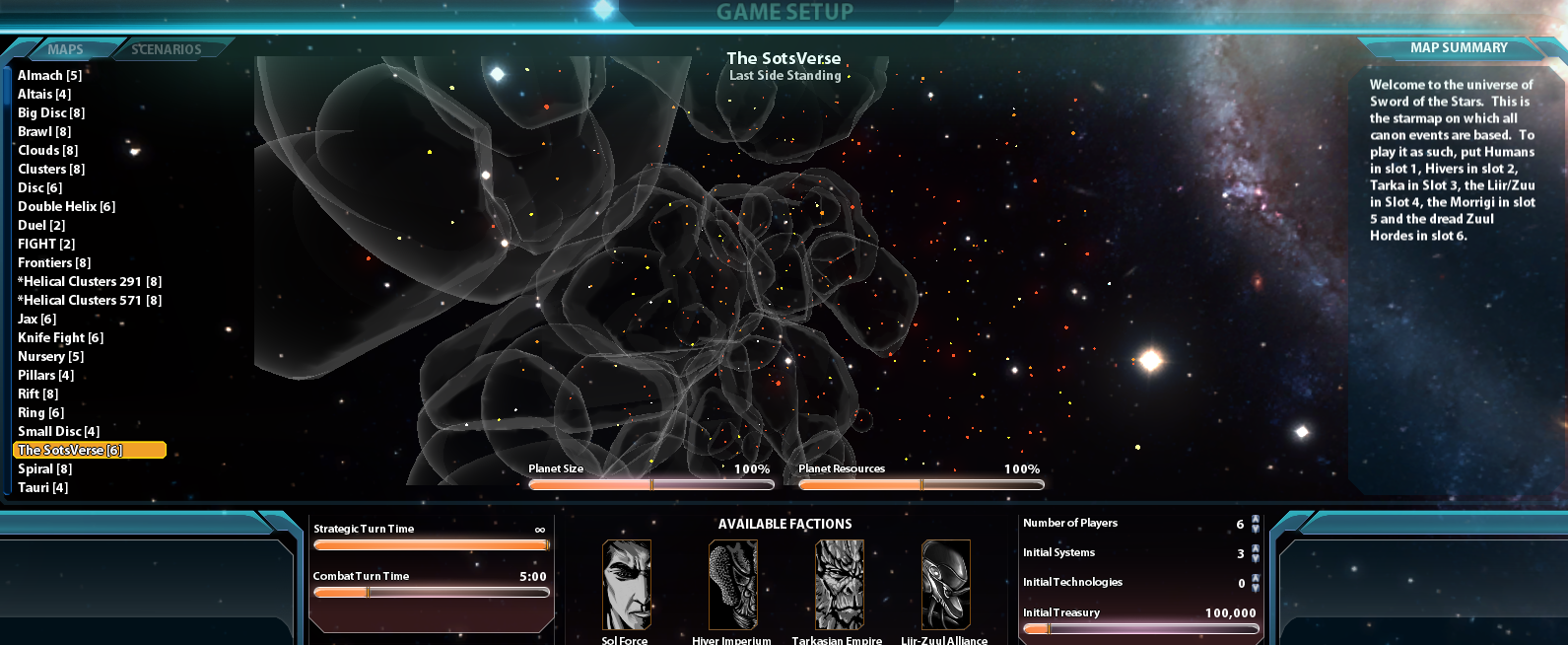This screenshot has width=1568, height=645.
Task: Choose Helical Clusters 291 map
Action: (90, 281)
